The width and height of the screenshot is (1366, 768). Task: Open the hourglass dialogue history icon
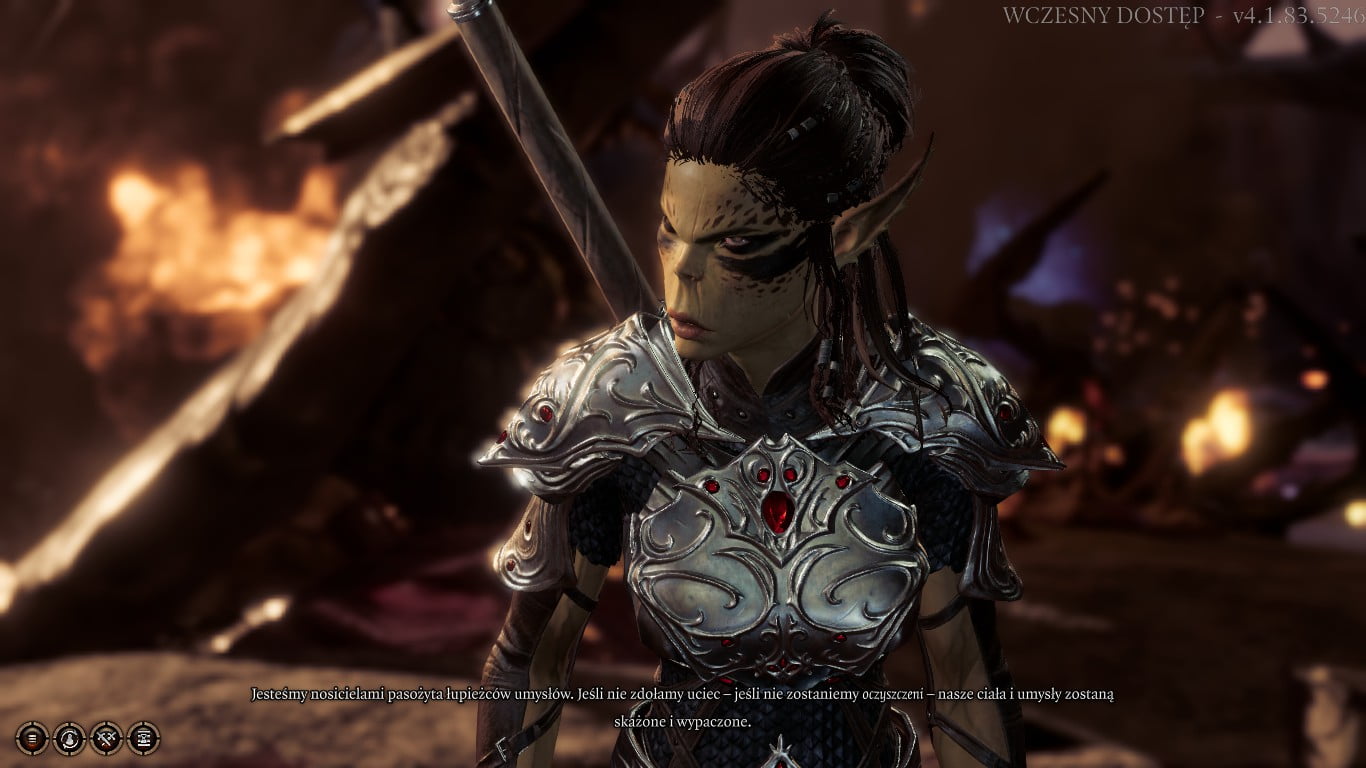point(143,738)
